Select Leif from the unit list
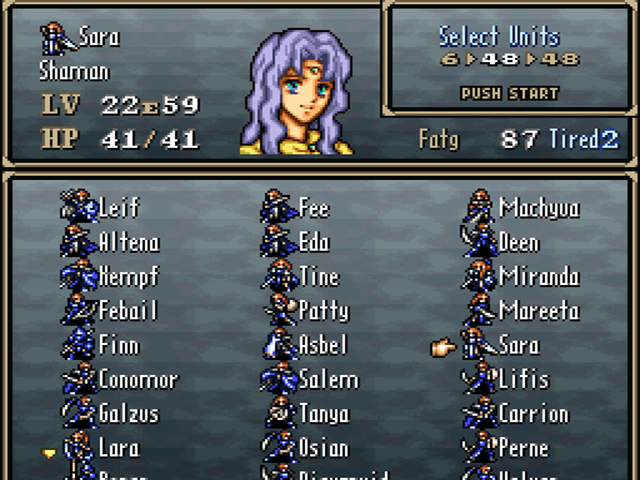This screenshot has height=480, width=640. click(x=118, y=208)
